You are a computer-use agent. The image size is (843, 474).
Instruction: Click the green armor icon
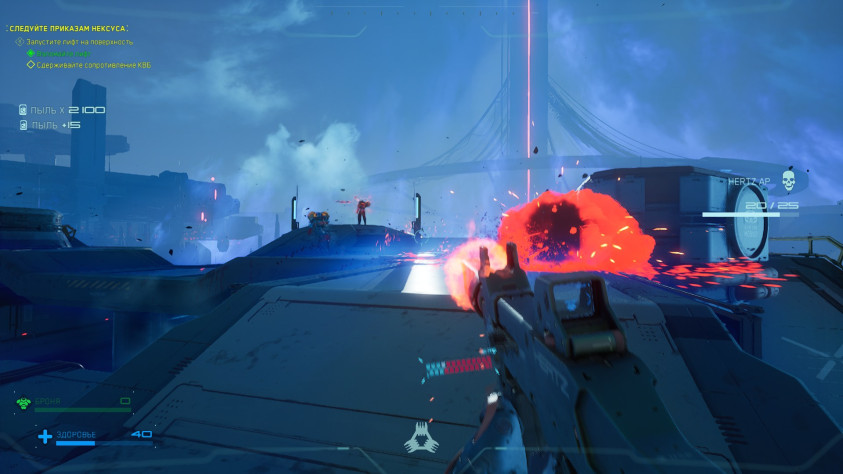[x=23, y=402]
